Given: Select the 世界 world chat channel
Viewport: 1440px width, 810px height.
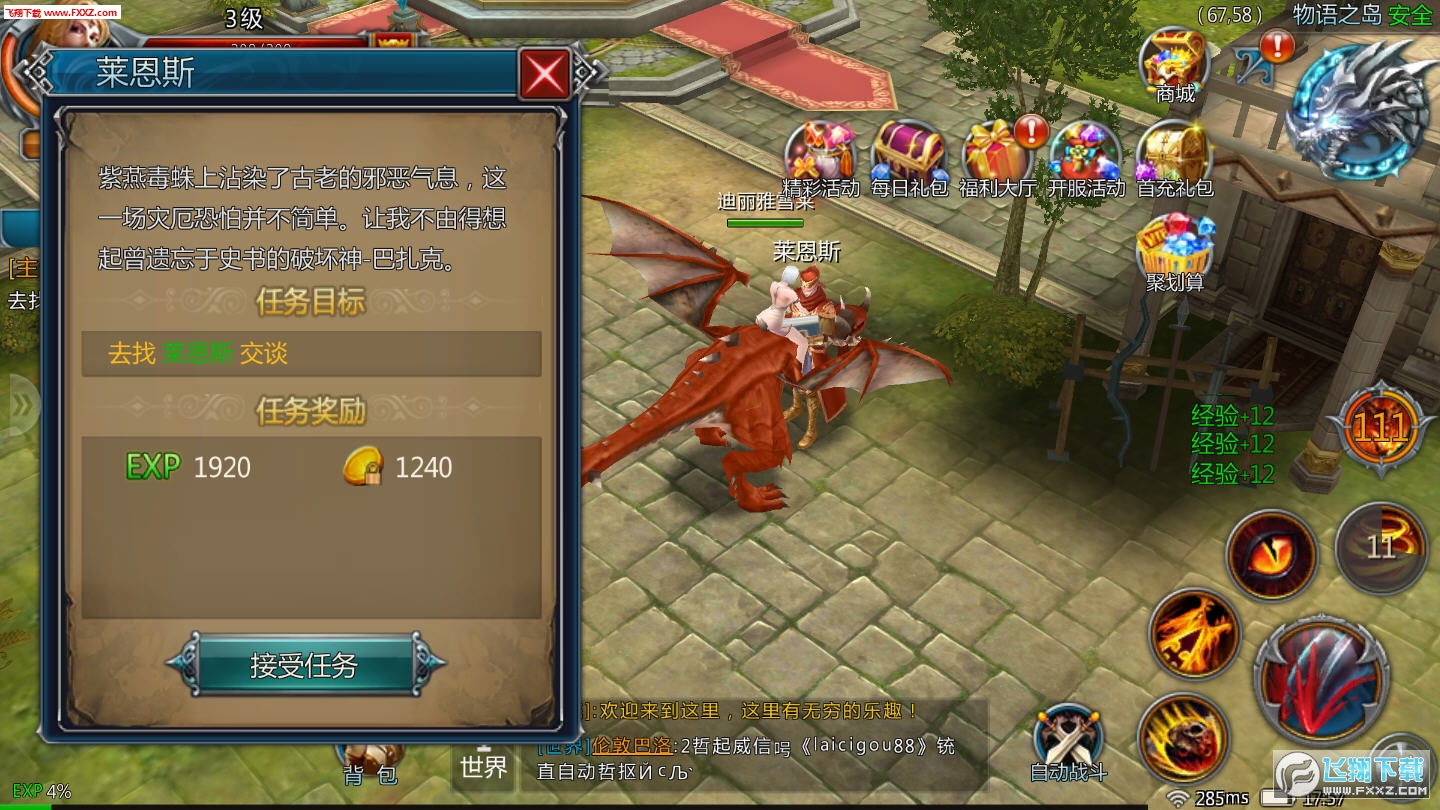Looking at the screenshot, I should pyautogui.click(x=484, y=767).
